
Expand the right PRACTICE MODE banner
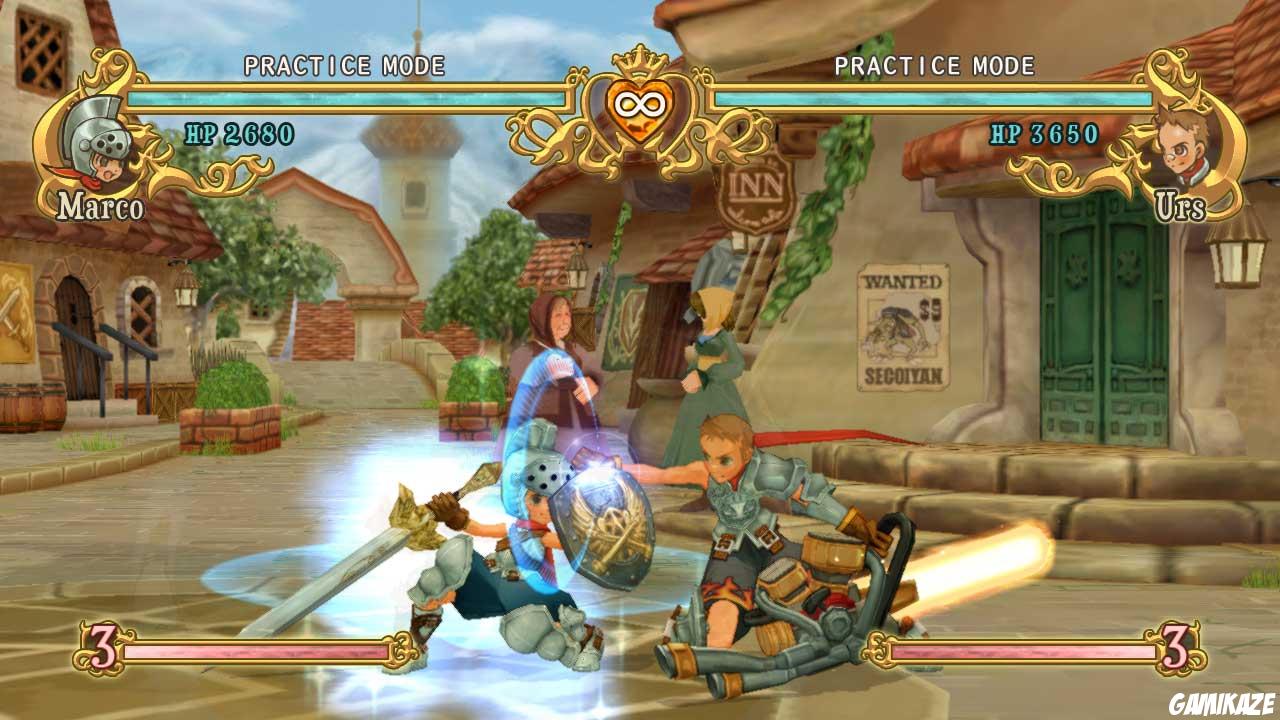tap(935, 62)
